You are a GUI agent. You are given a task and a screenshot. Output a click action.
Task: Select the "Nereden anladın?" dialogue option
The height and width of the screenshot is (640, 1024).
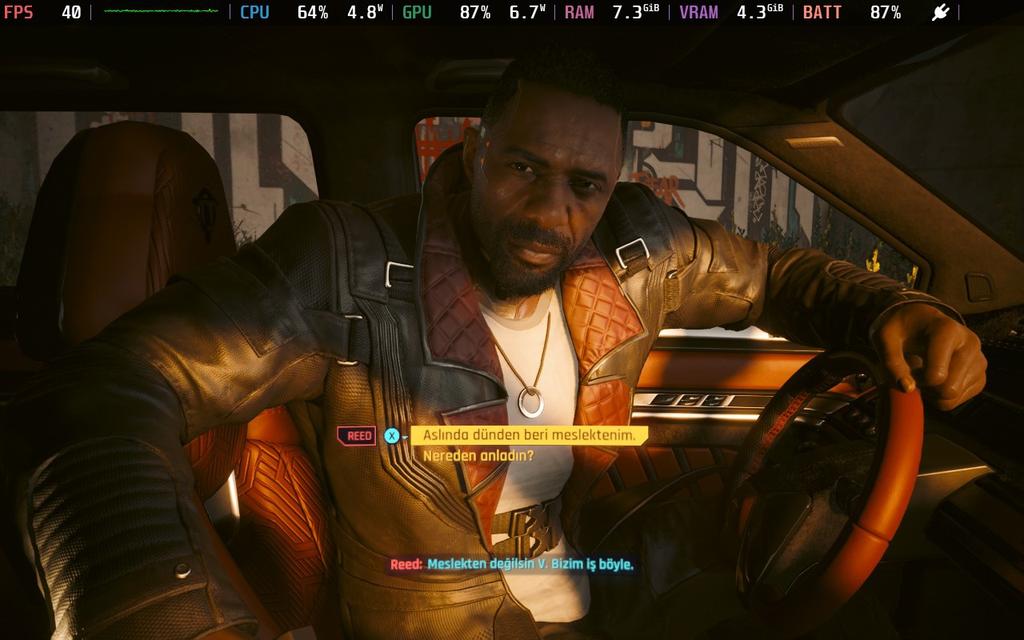tap(478, 456)
